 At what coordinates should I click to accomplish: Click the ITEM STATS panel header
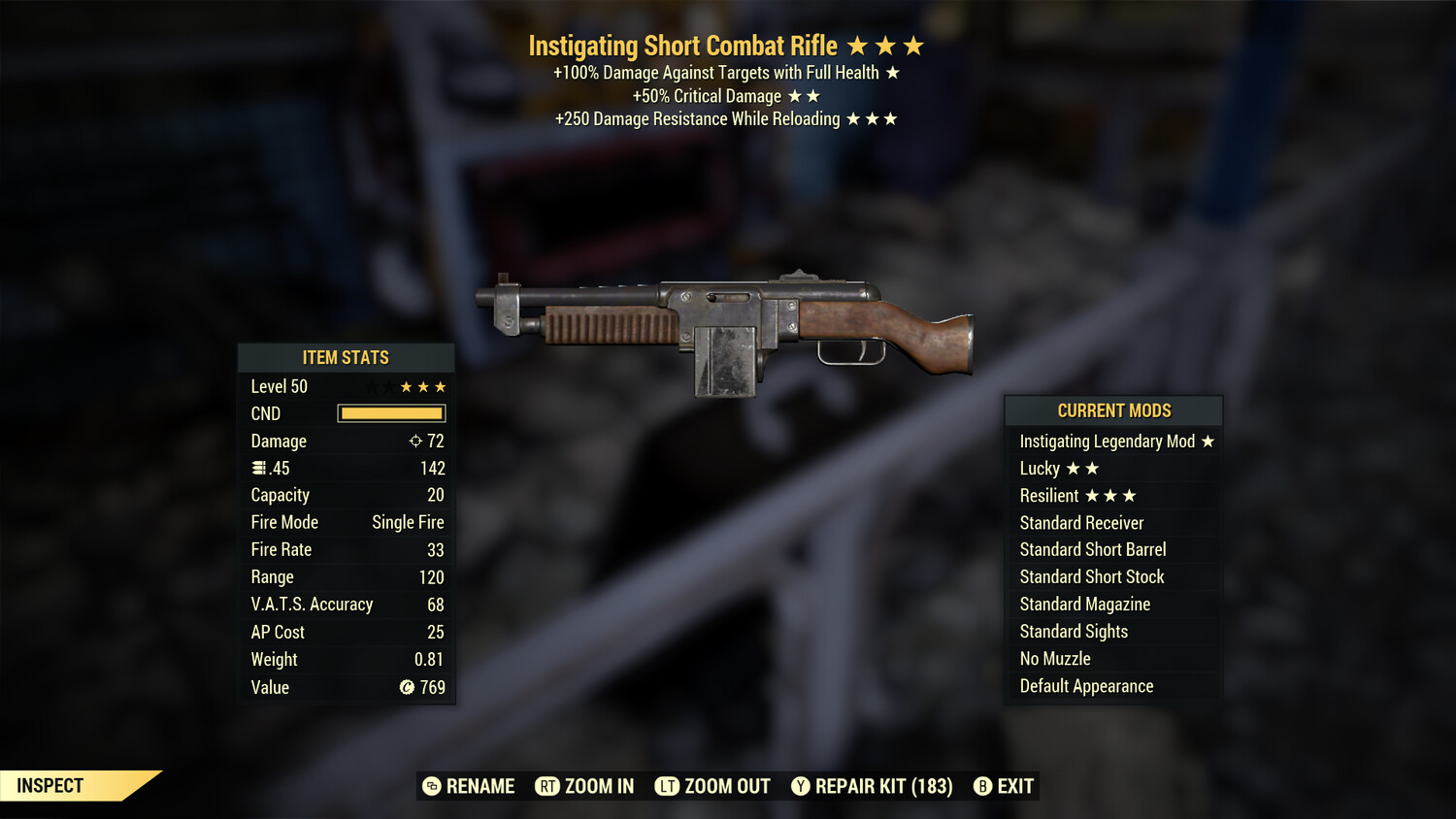tap(347, 357)
